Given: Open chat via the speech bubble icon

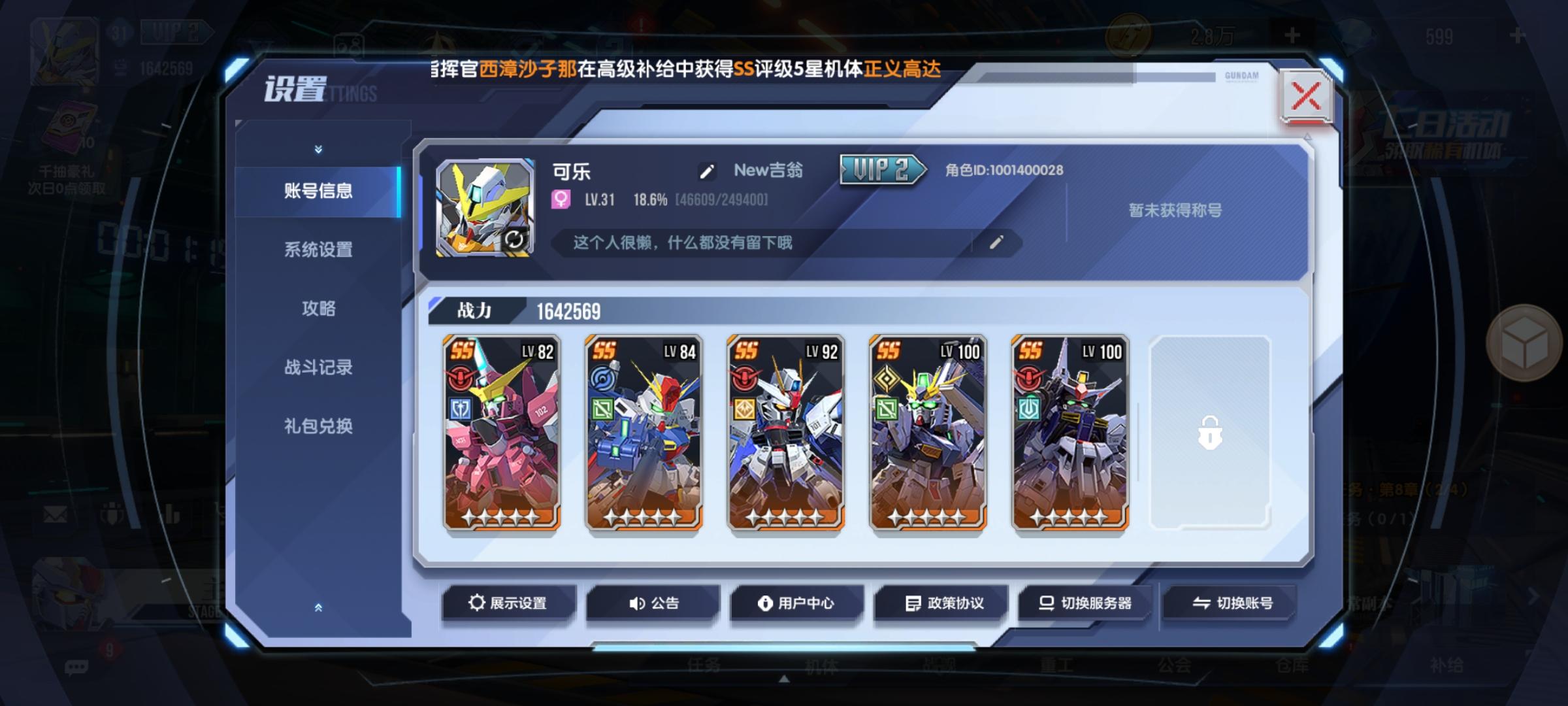Looking at the screenshot, I should 78,667.
